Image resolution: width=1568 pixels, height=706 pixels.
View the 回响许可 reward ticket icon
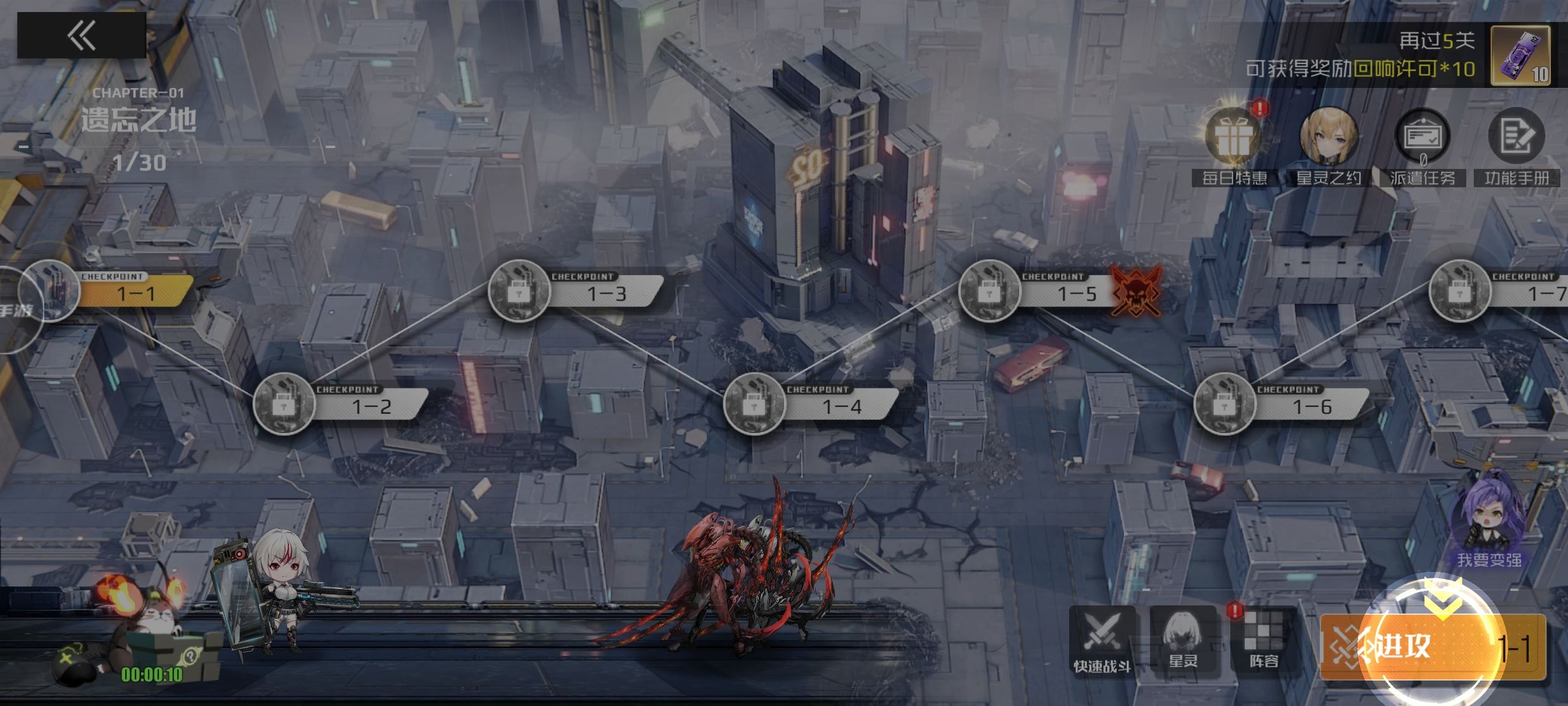tap(1520, 56)
